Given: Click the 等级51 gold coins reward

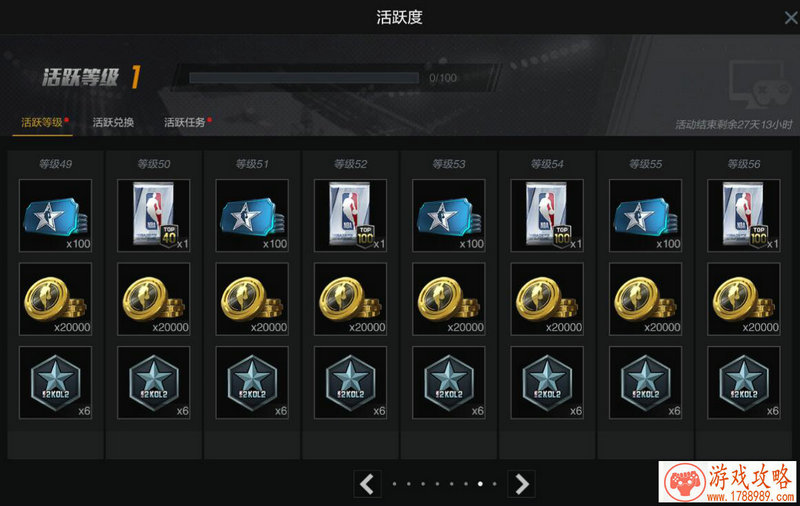Looking at the screenshot, I should (252, 299).
